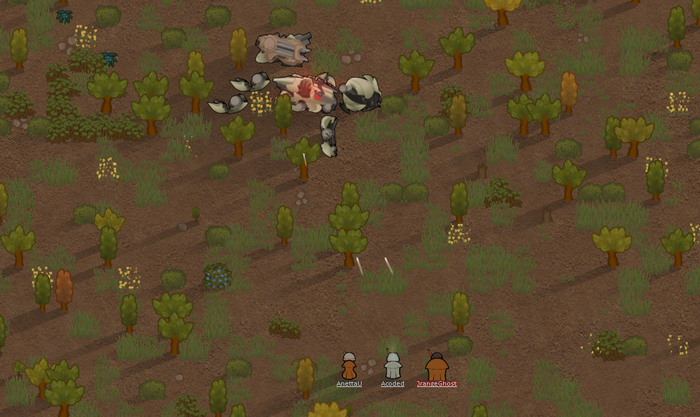The image size is (700, 417).
Task: Select the colonist labeled AnettaU
Action: point(349,367)
